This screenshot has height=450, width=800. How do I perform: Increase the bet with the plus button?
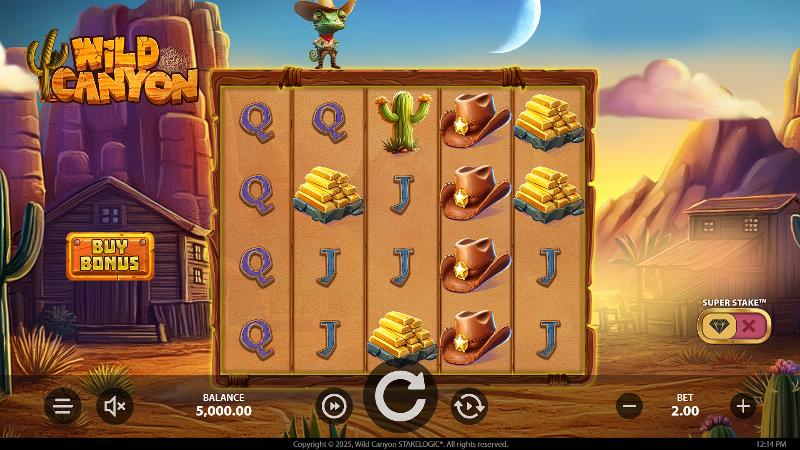[742, 406]
